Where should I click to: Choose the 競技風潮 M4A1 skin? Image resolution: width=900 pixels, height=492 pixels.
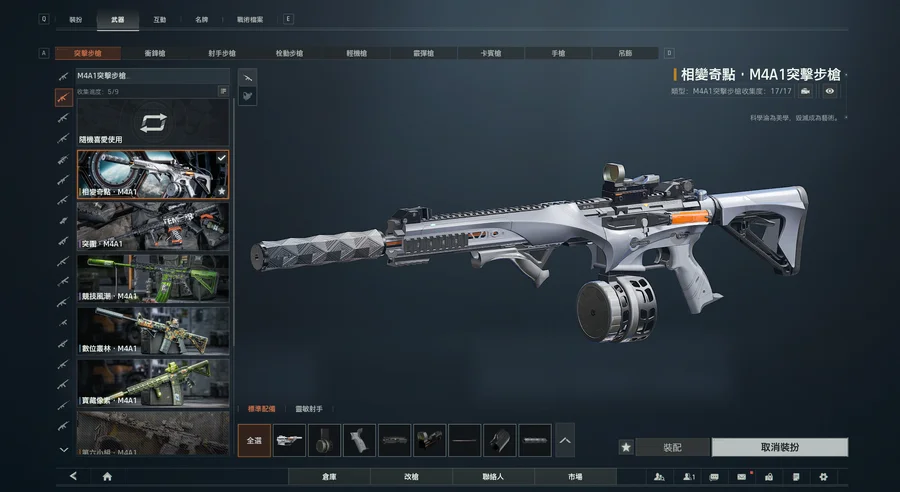153,279
